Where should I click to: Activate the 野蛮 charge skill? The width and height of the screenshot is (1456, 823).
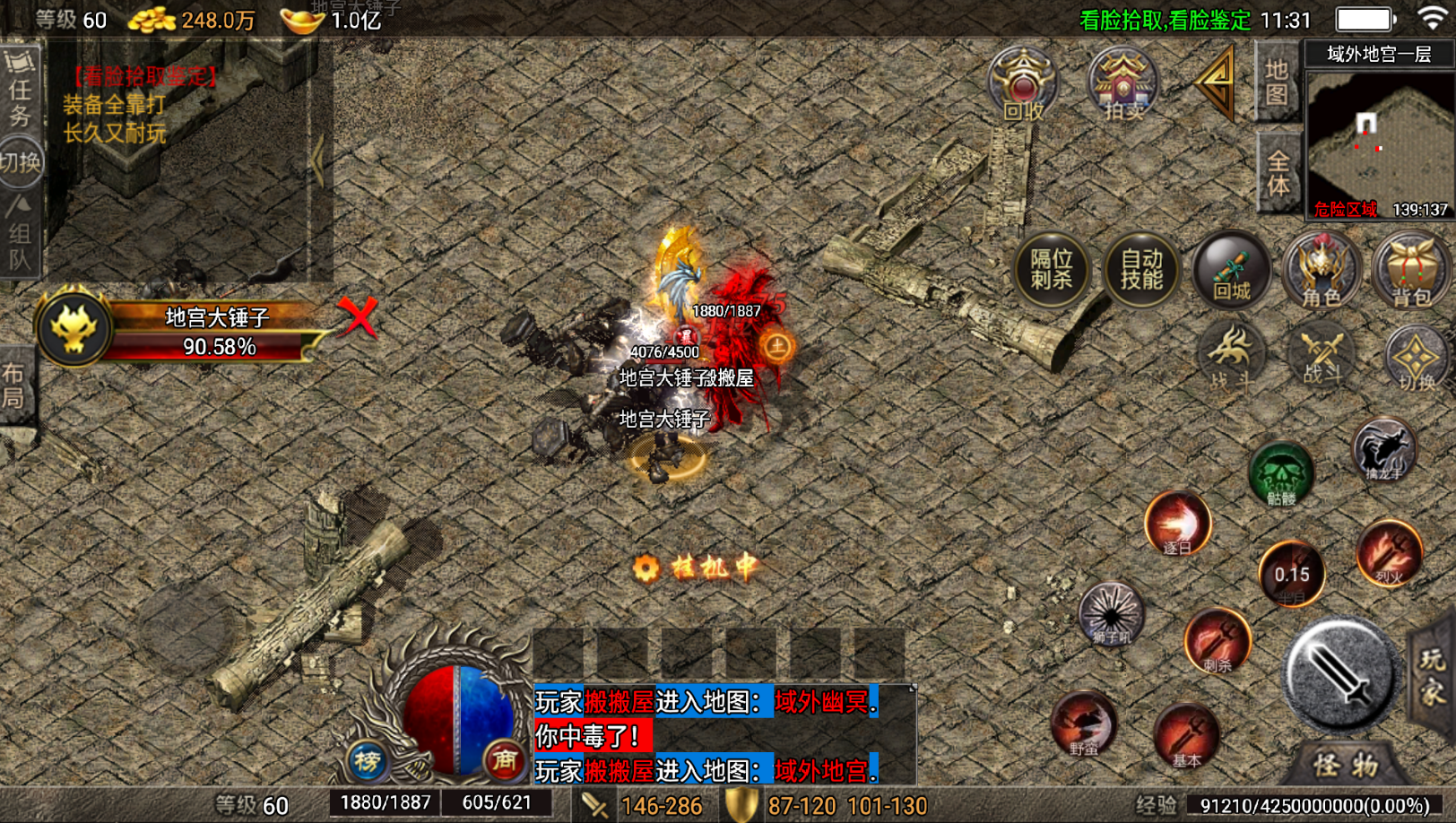[1084, 723]
